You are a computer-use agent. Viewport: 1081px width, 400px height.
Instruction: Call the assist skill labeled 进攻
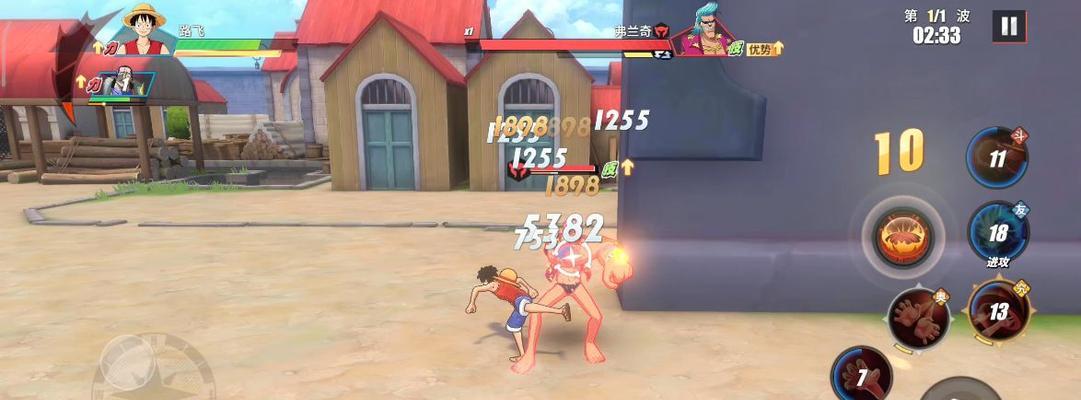tap(996, 233)
